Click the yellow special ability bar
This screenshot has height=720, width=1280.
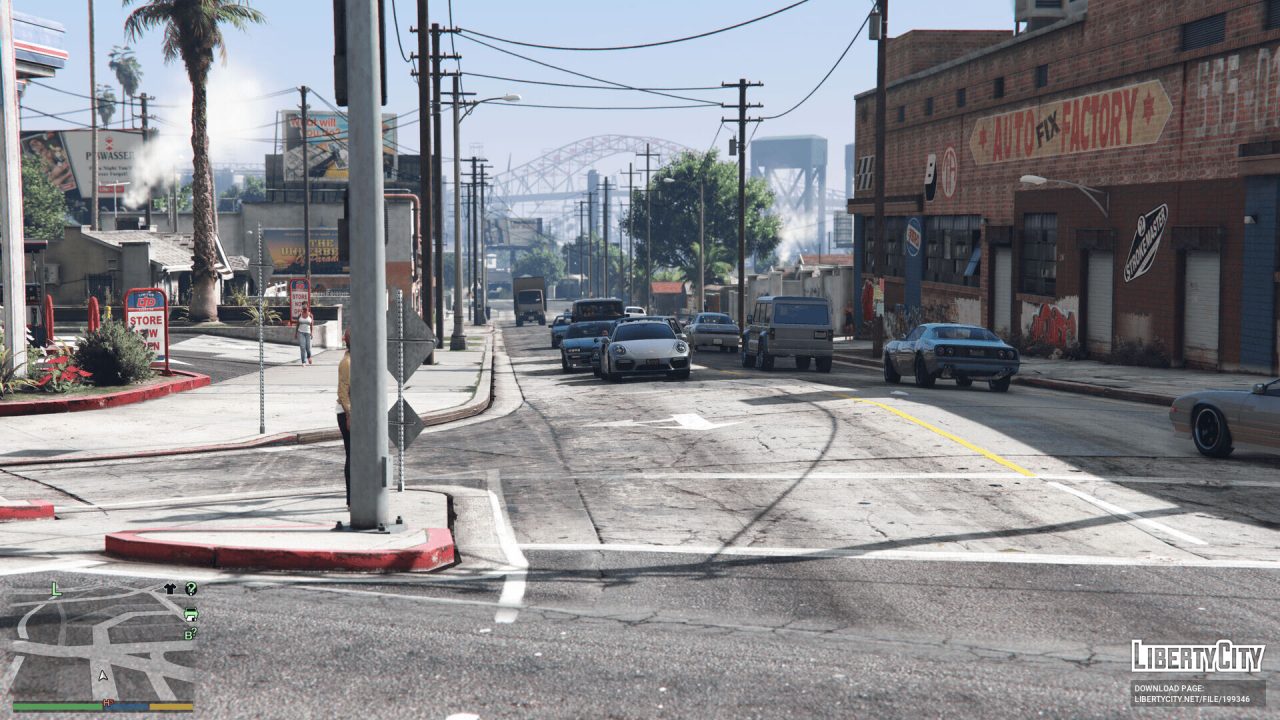pos(170,706)
